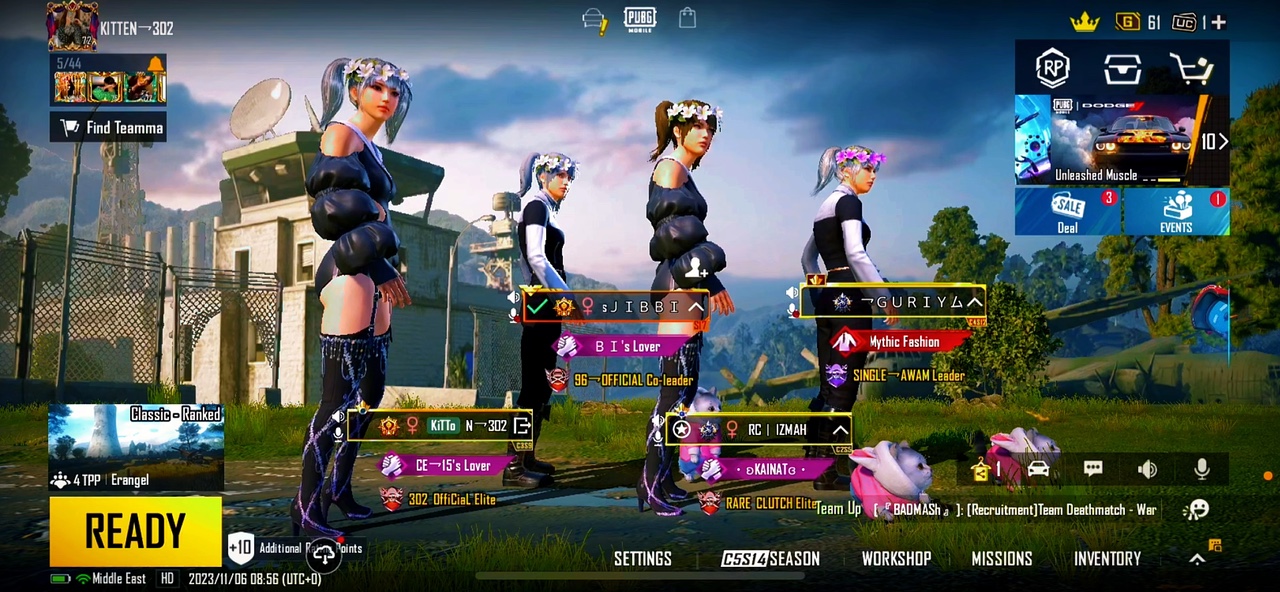Expand the ¬GURIYA teammate name plate
The height and width of the screenshot is (592, 1280).
tap(973, 302)
